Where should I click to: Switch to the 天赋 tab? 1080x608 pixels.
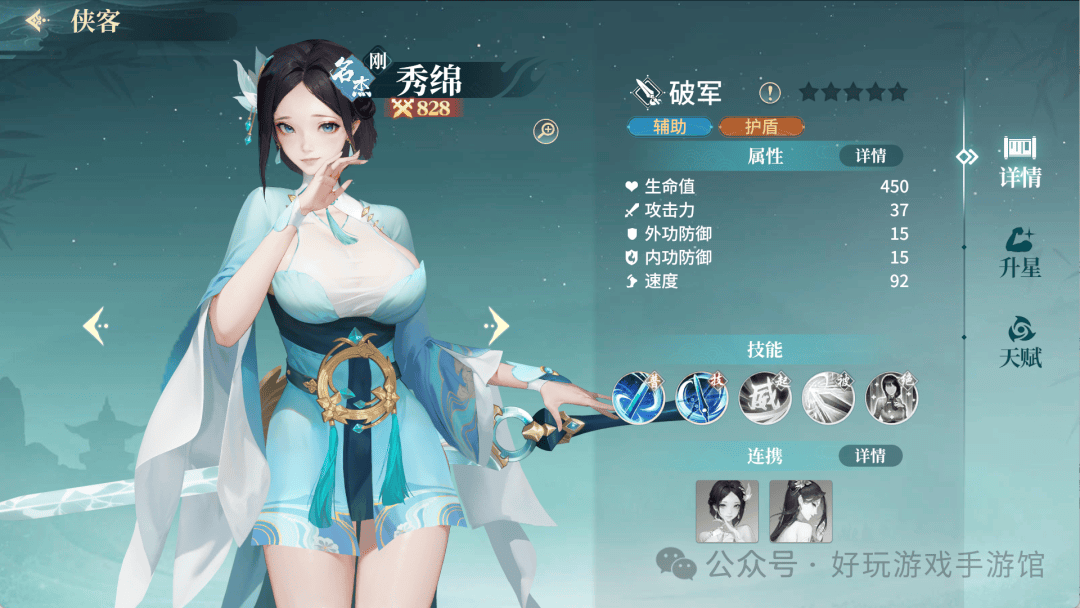(1020, 341)
